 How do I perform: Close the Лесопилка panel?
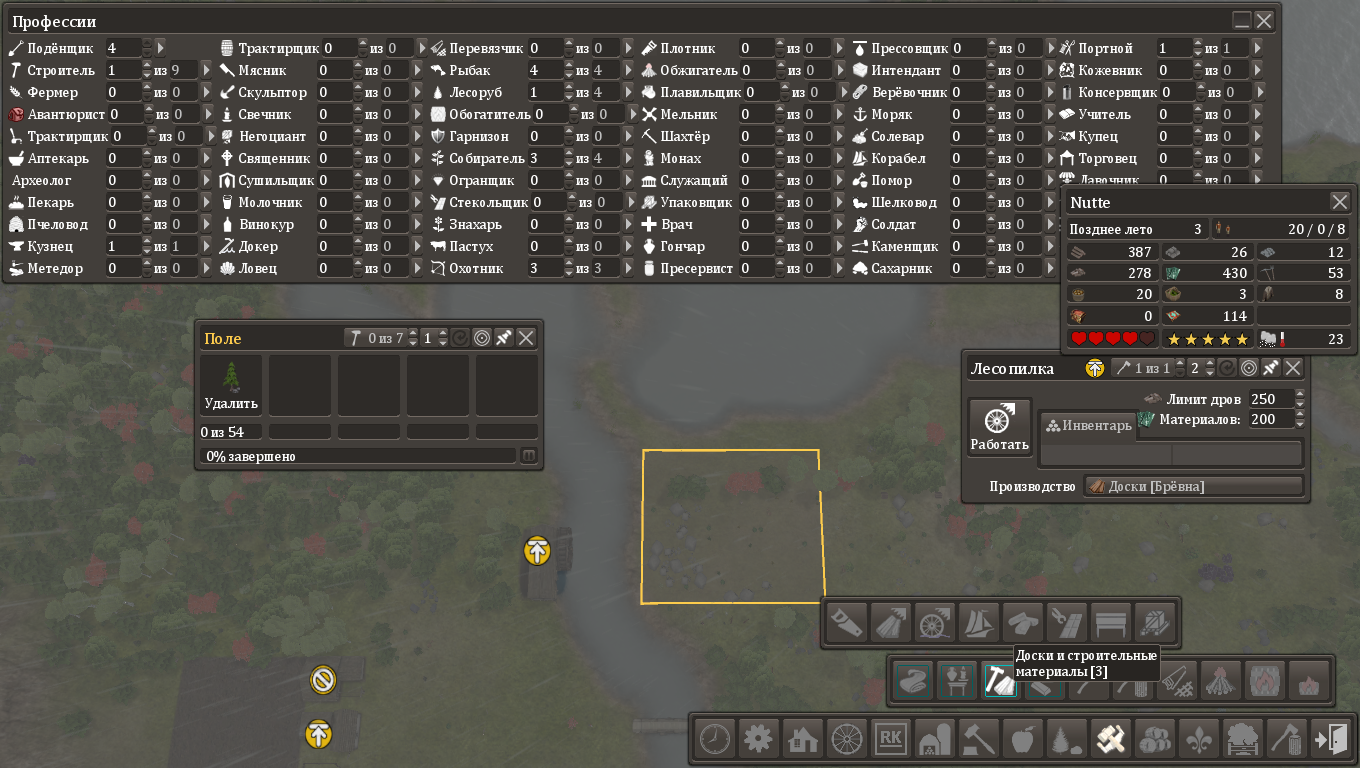1293,368
